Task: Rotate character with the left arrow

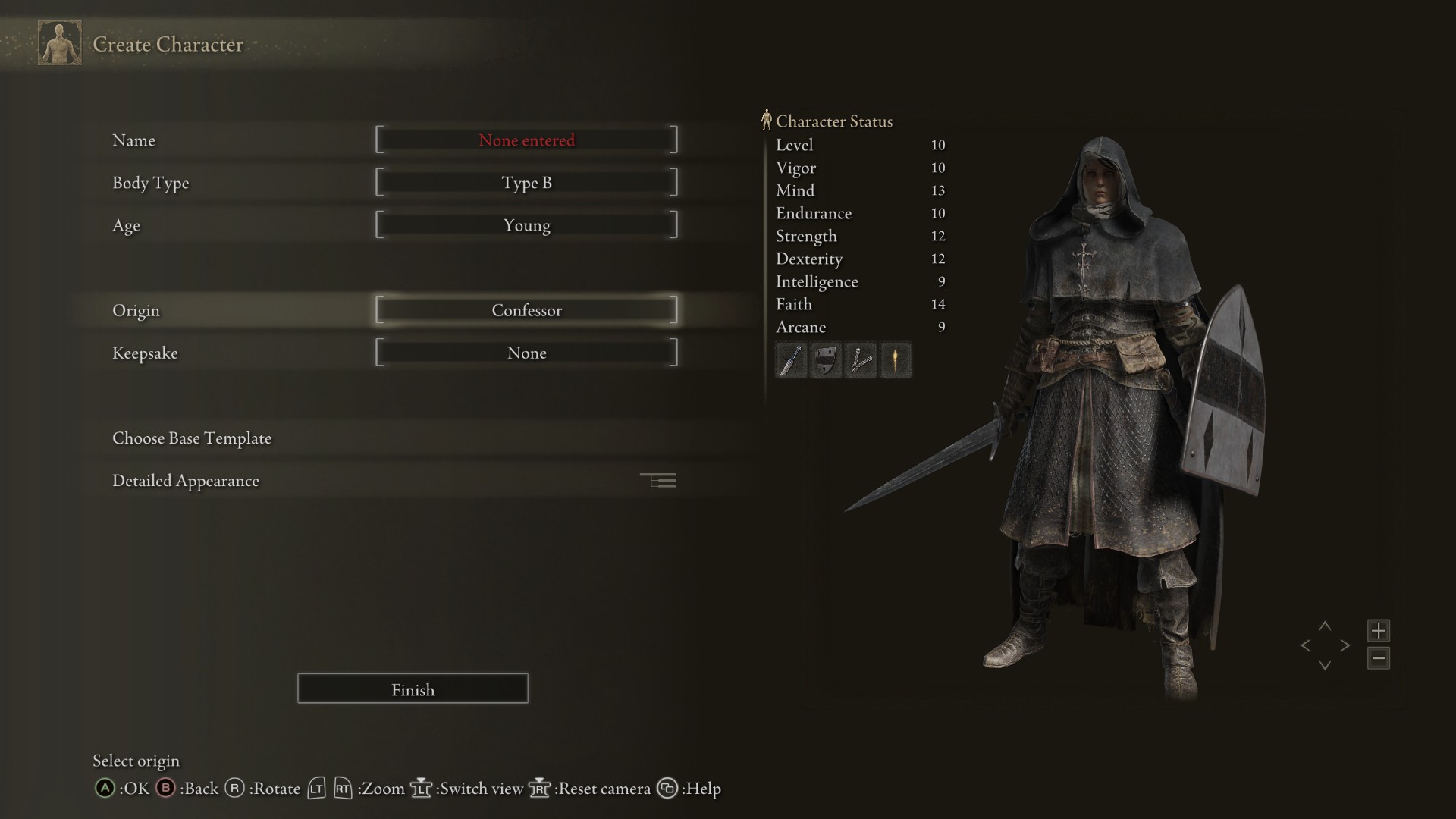Action: pos(1305,646)
